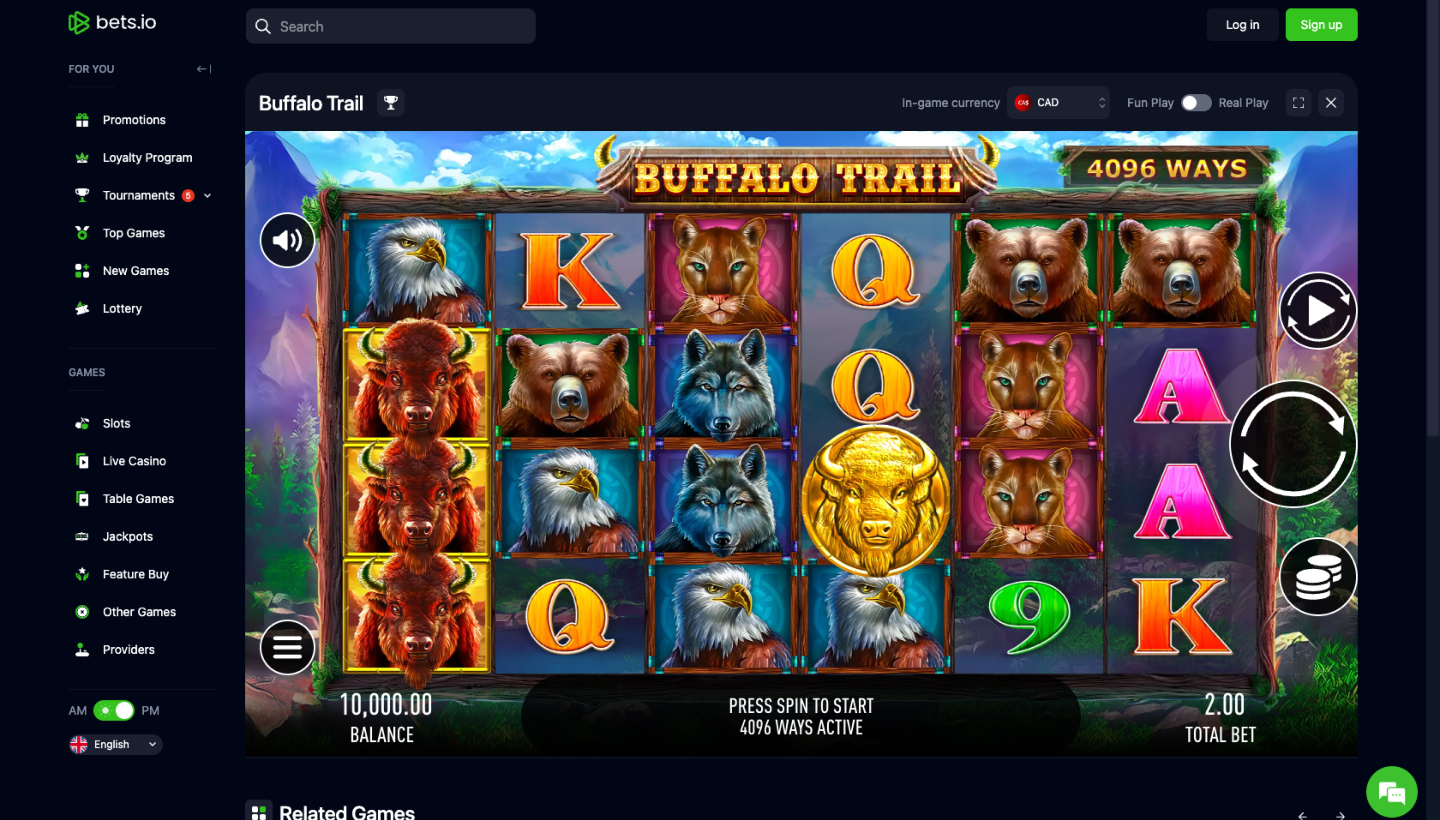The width and height of the screenshot is (1440, 820).
Task: Go to Live Casino
Action: [132, 461]
